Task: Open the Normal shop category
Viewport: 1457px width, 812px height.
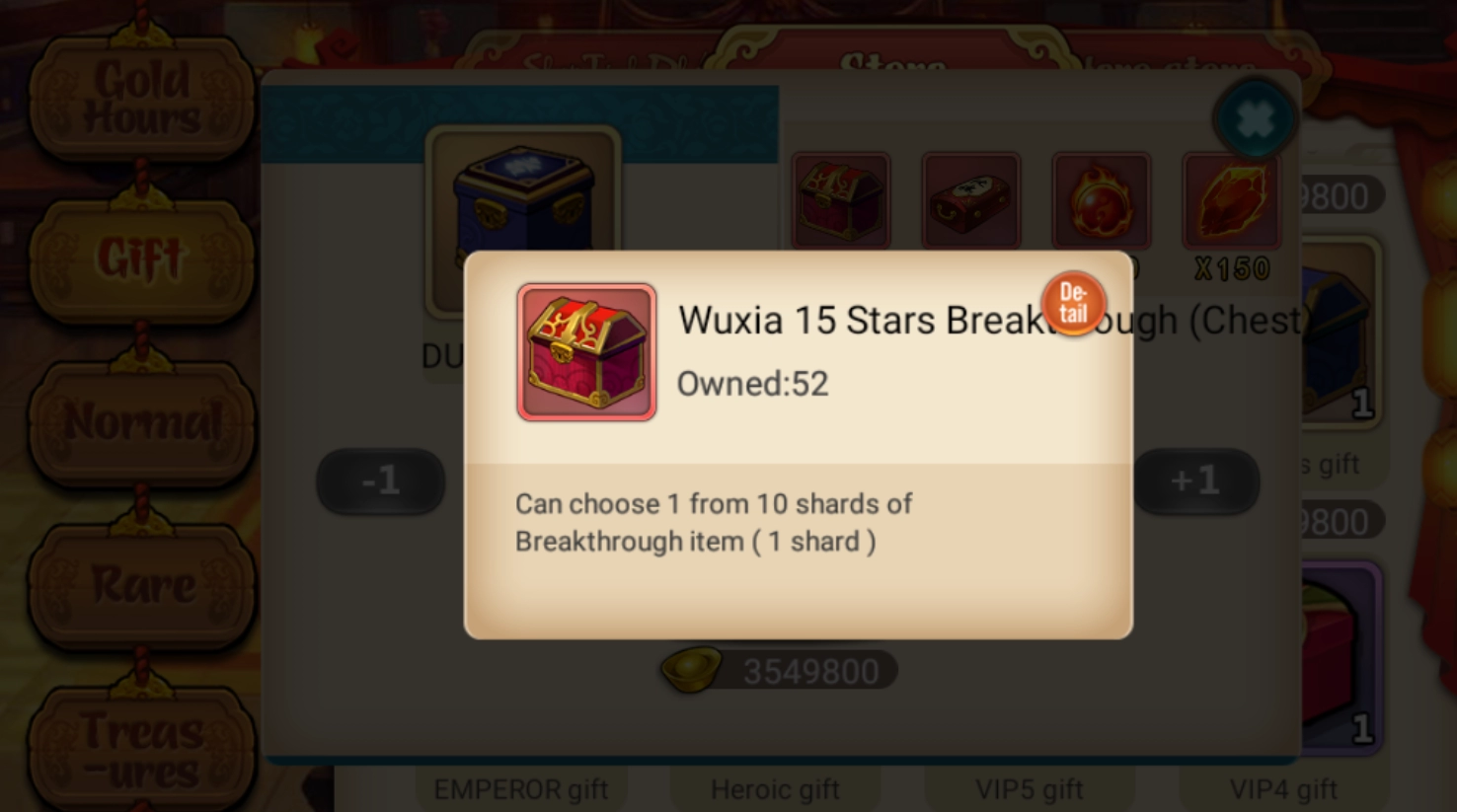Action: [x=142, y=422]
